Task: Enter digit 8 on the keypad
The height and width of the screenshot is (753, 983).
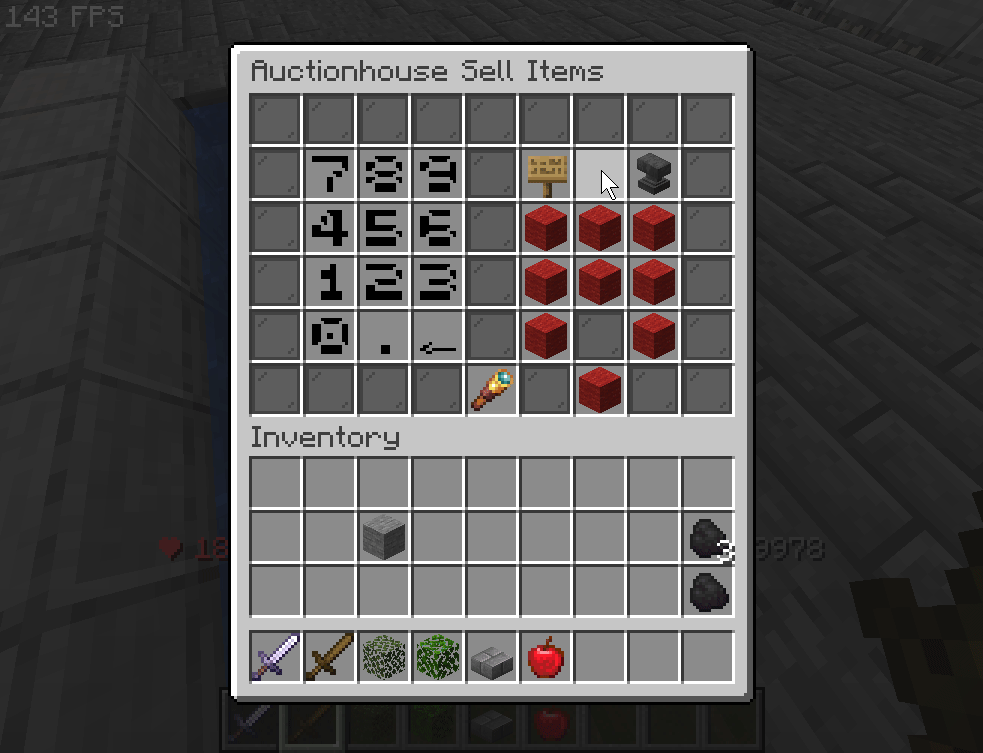Action: [x=384, y=175]
